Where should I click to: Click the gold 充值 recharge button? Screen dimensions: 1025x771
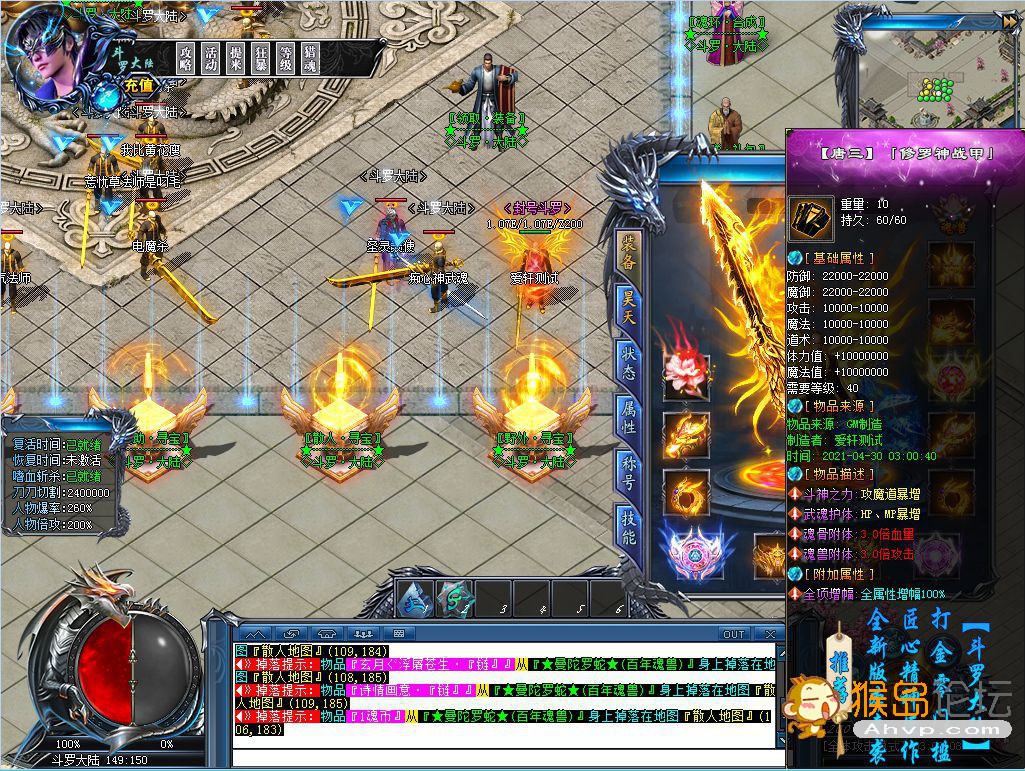point(139,86)
